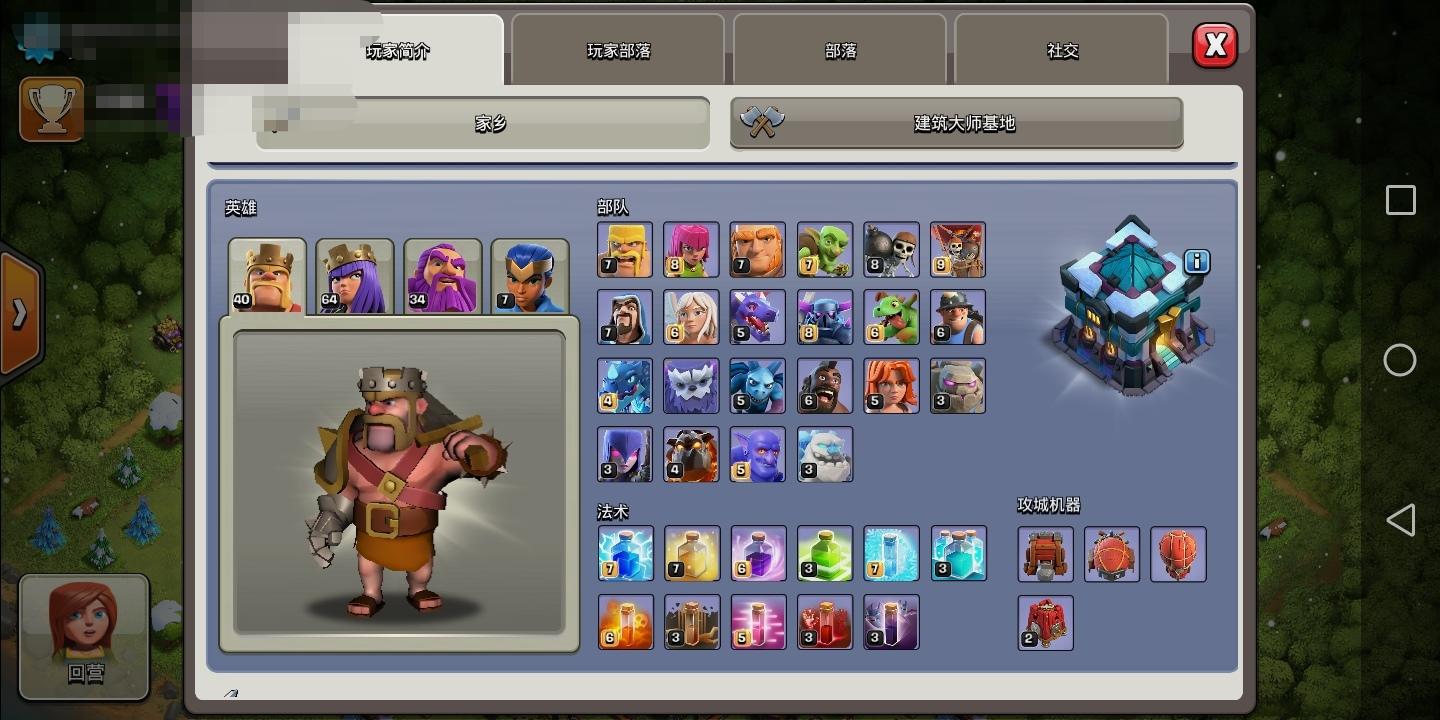Select the Dragon troop icon
This screenshot has height=720, width=1440.
click(758, 317)
